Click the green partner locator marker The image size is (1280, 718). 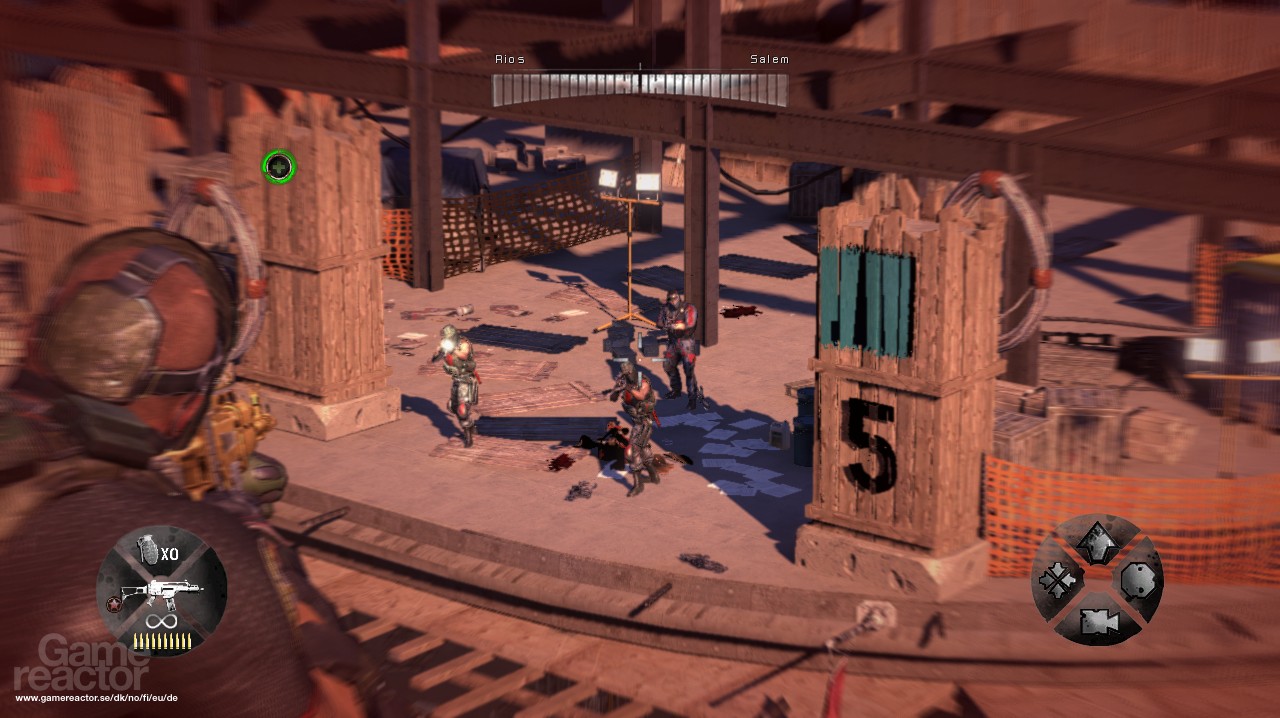coord(279,166)
